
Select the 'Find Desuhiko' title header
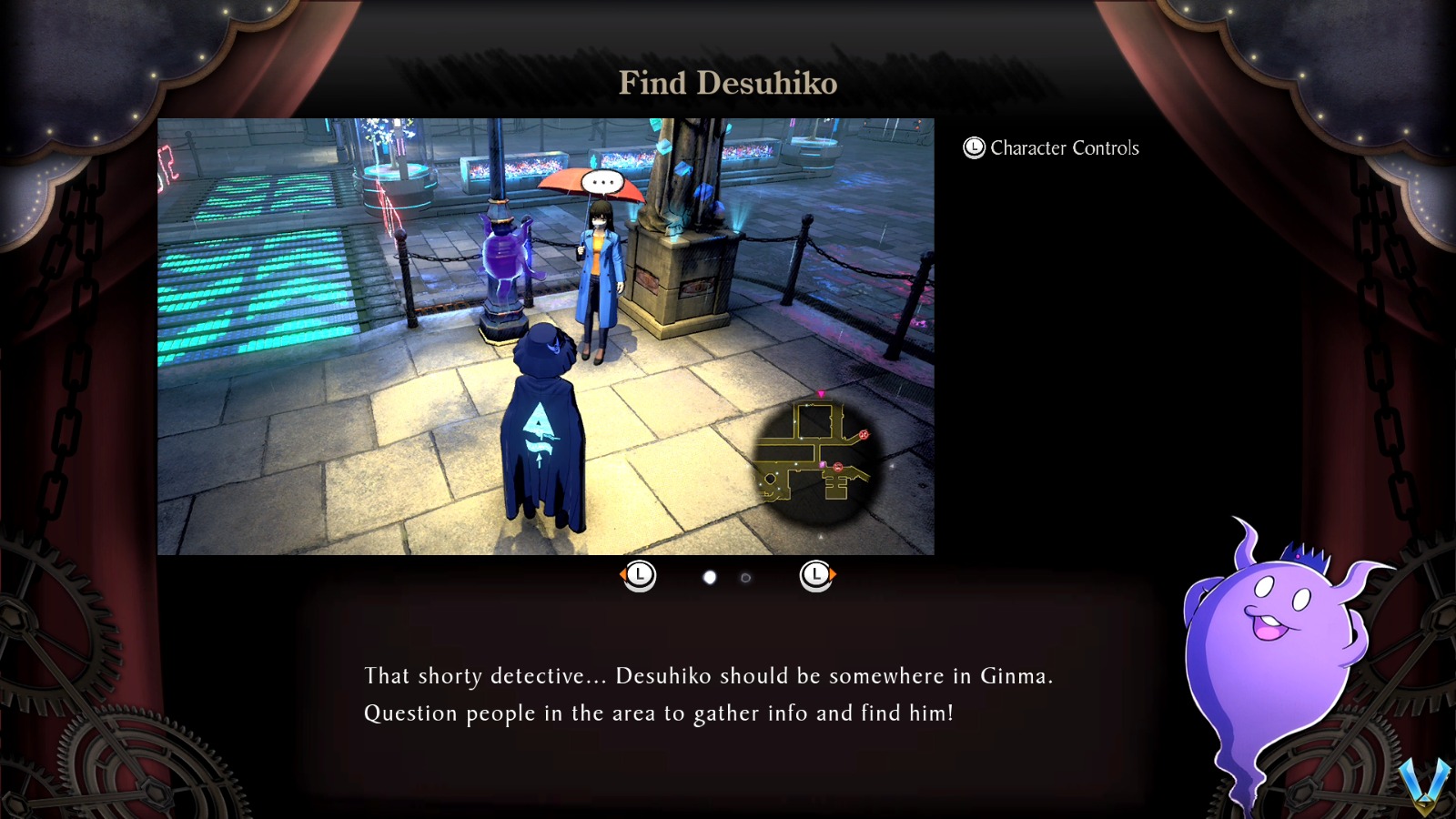pyautogui.click(x=728, y=83)
